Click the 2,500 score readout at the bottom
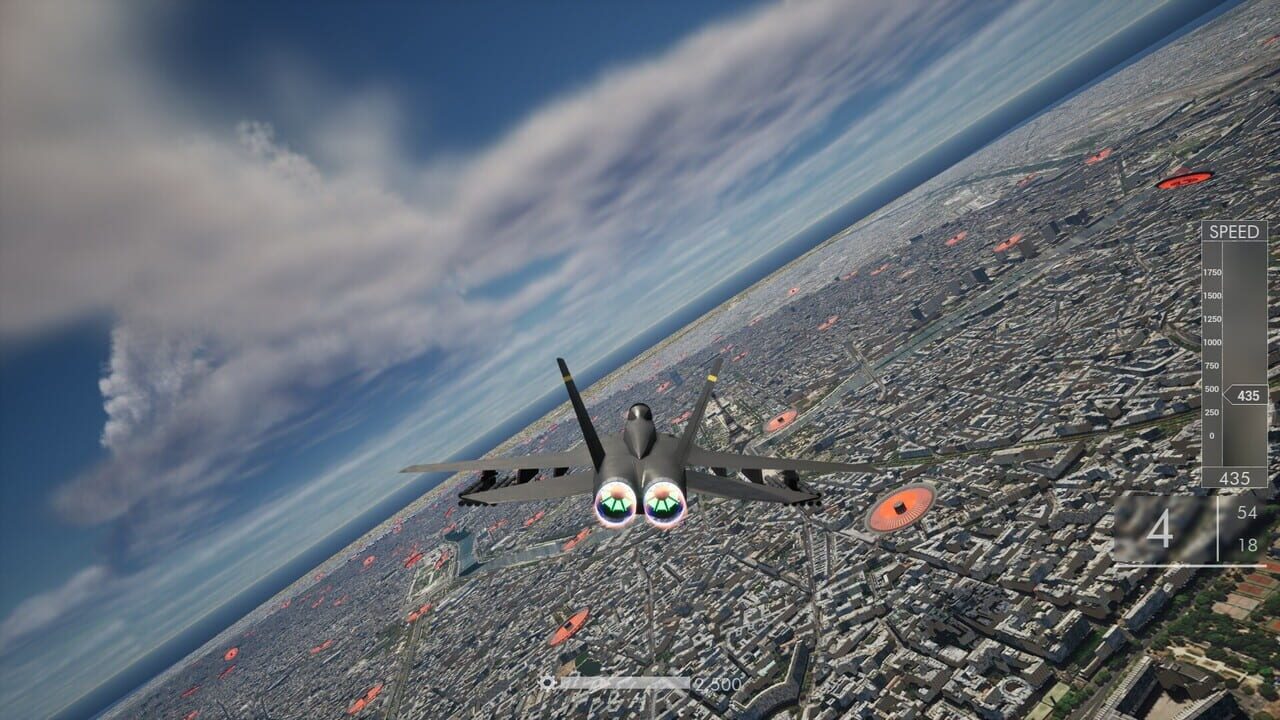The width and height of the screenshot is (1280, 720). point(718,684)
